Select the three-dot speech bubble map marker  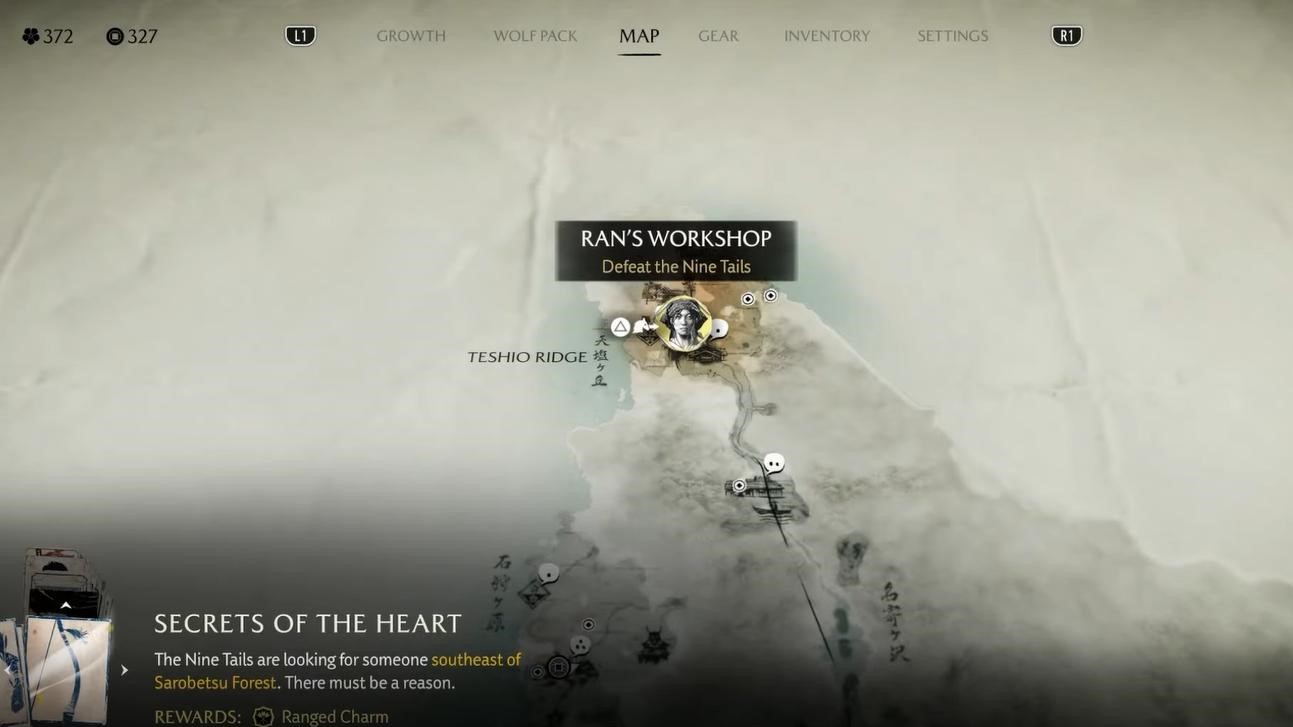[x=580, y=645]
